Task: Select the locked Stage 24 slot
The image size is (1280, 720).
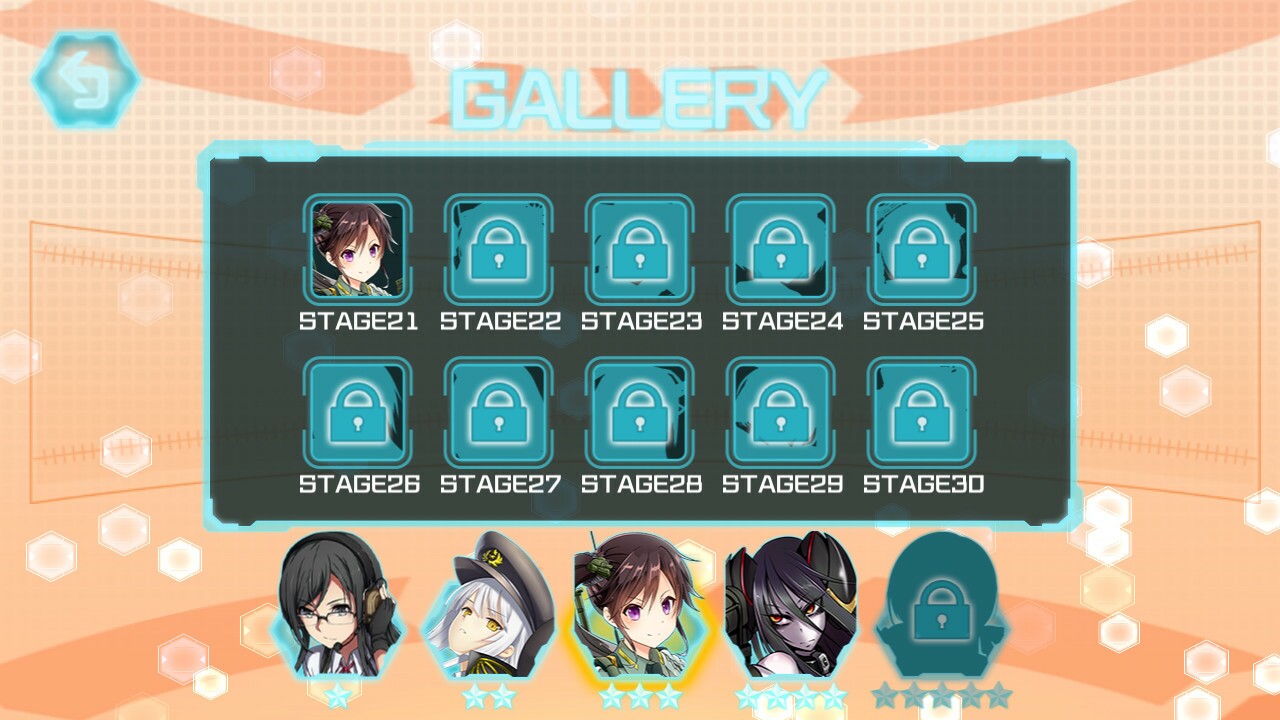Action: tap(781, 249)
